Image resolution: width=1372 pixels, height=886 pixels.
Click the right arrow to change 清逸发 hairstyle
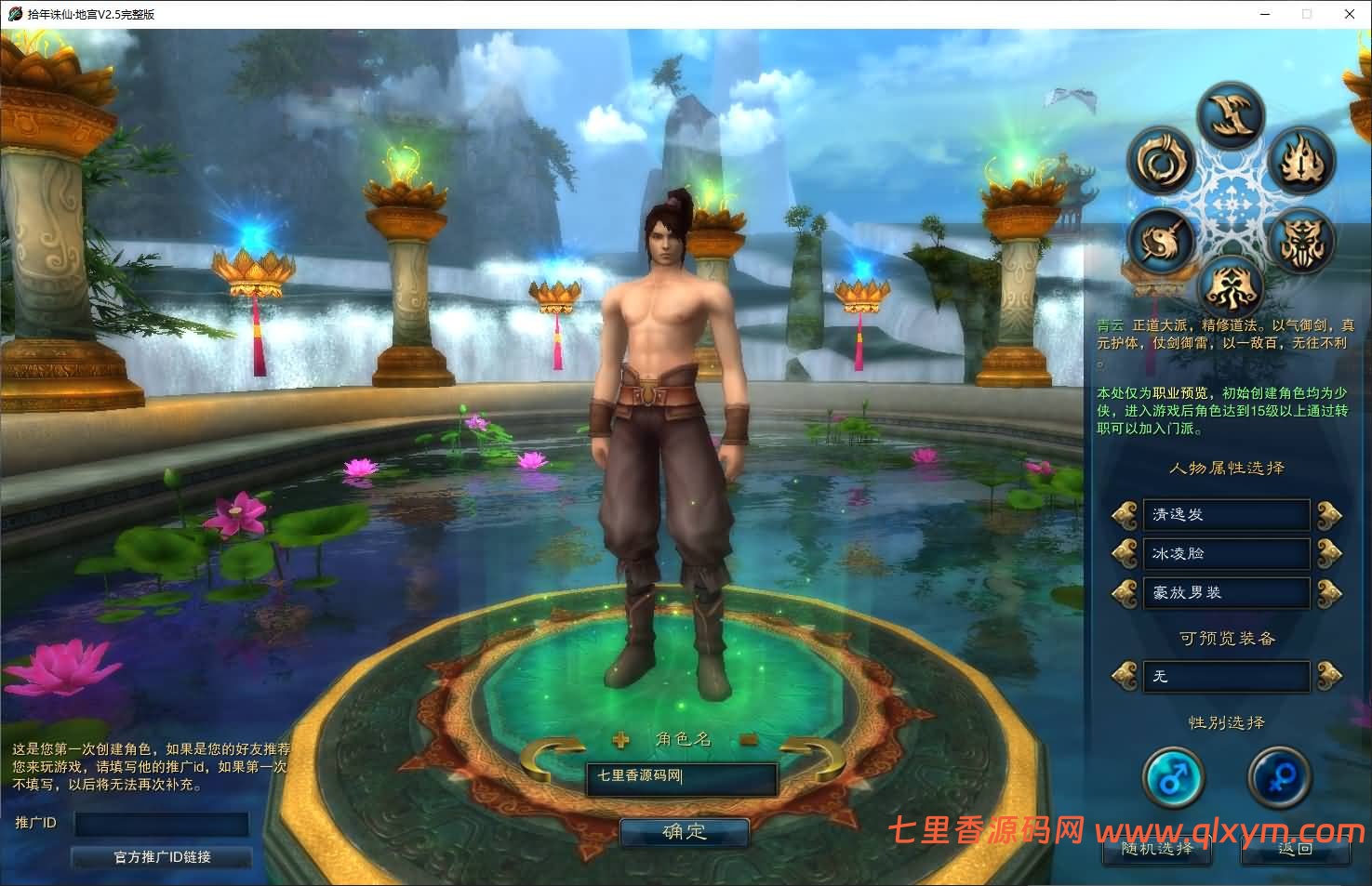coord(1330,515)
